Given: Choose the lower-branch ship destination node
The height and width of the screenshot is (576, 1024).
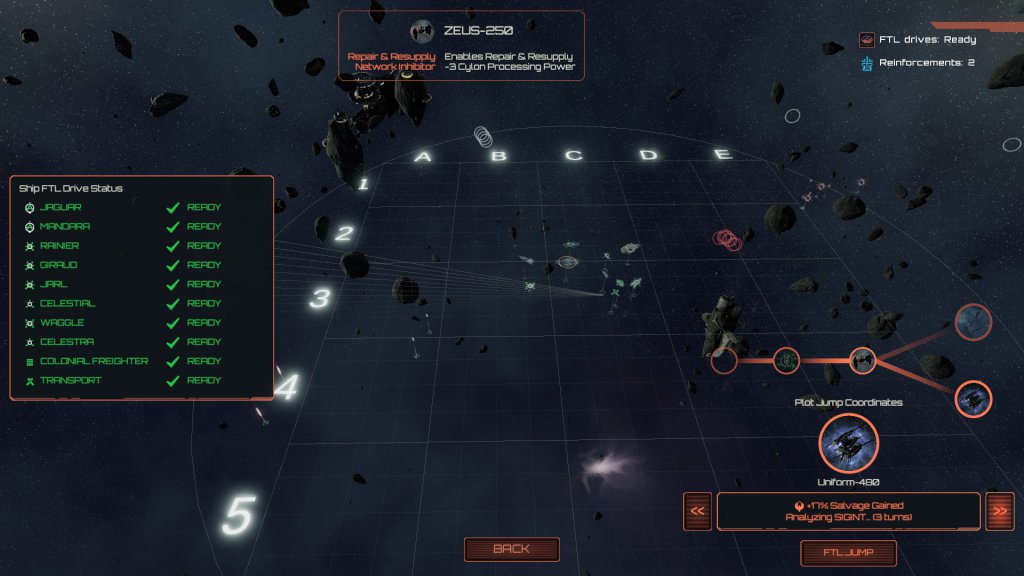Looking at the screenshot, I should tap(972, 398).
